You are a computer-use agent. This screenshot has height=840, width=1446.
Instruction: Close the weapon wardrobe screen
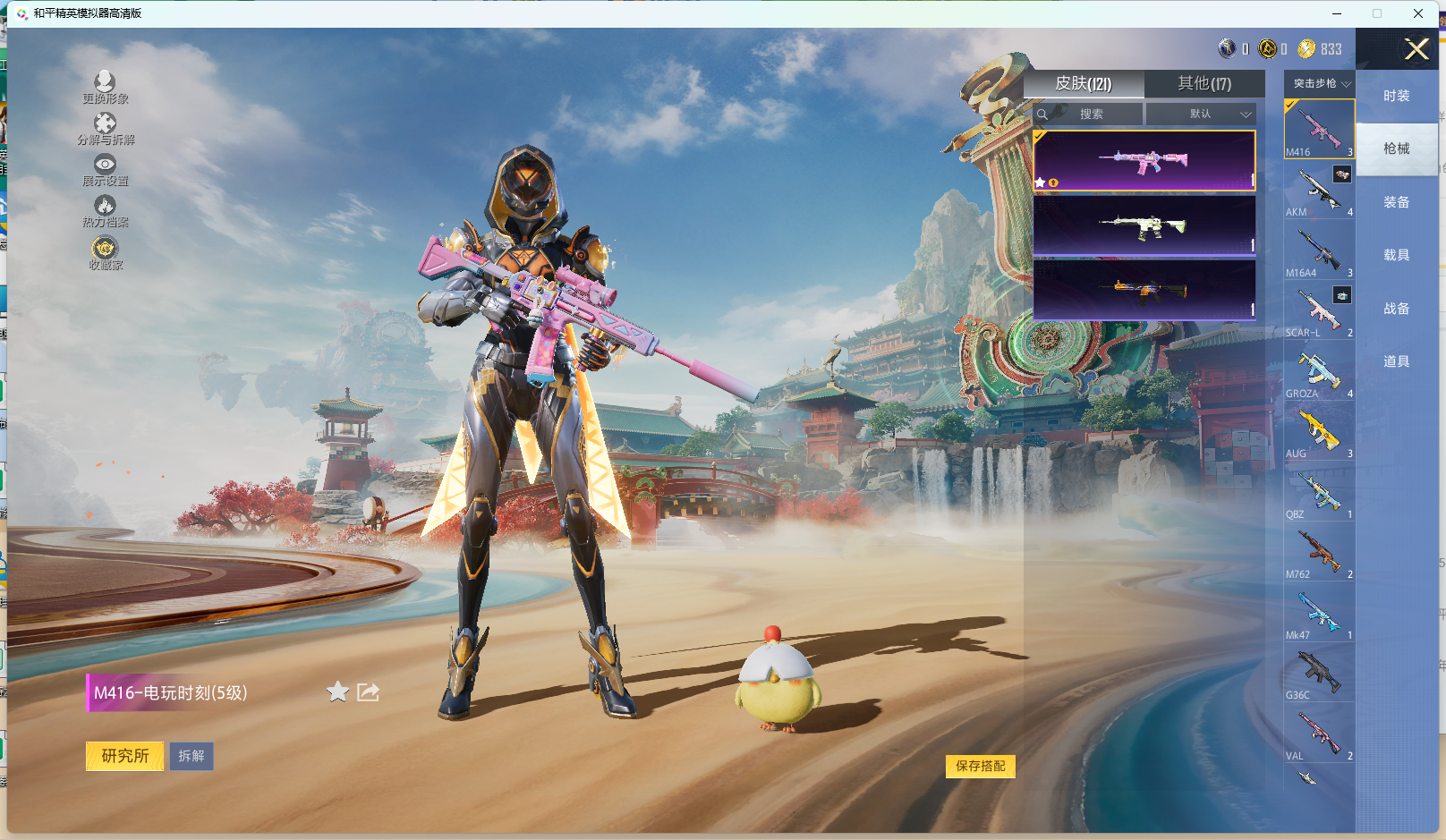(1416, 49)
